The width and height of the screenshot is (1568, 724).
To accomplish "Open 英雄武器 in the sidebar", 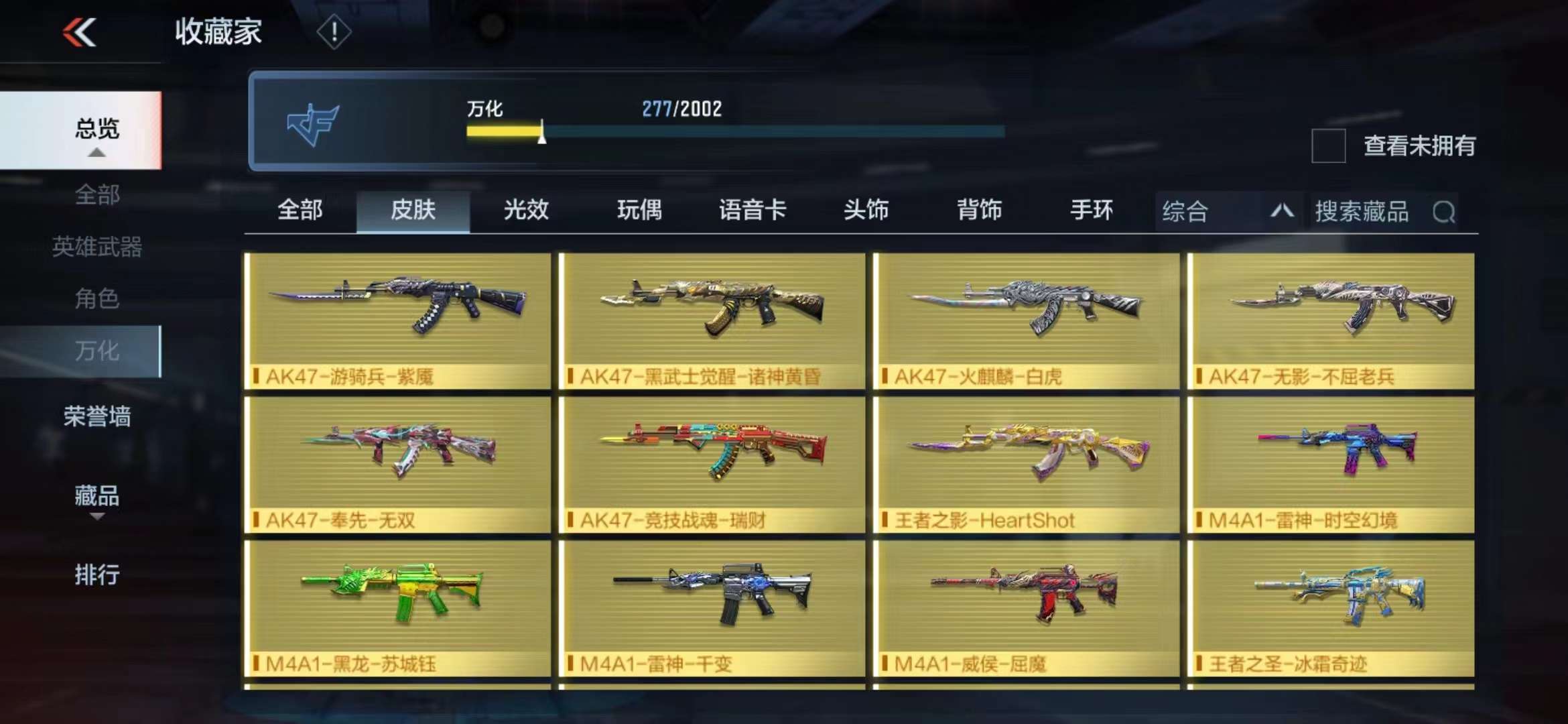I will (x=97, y=247).
